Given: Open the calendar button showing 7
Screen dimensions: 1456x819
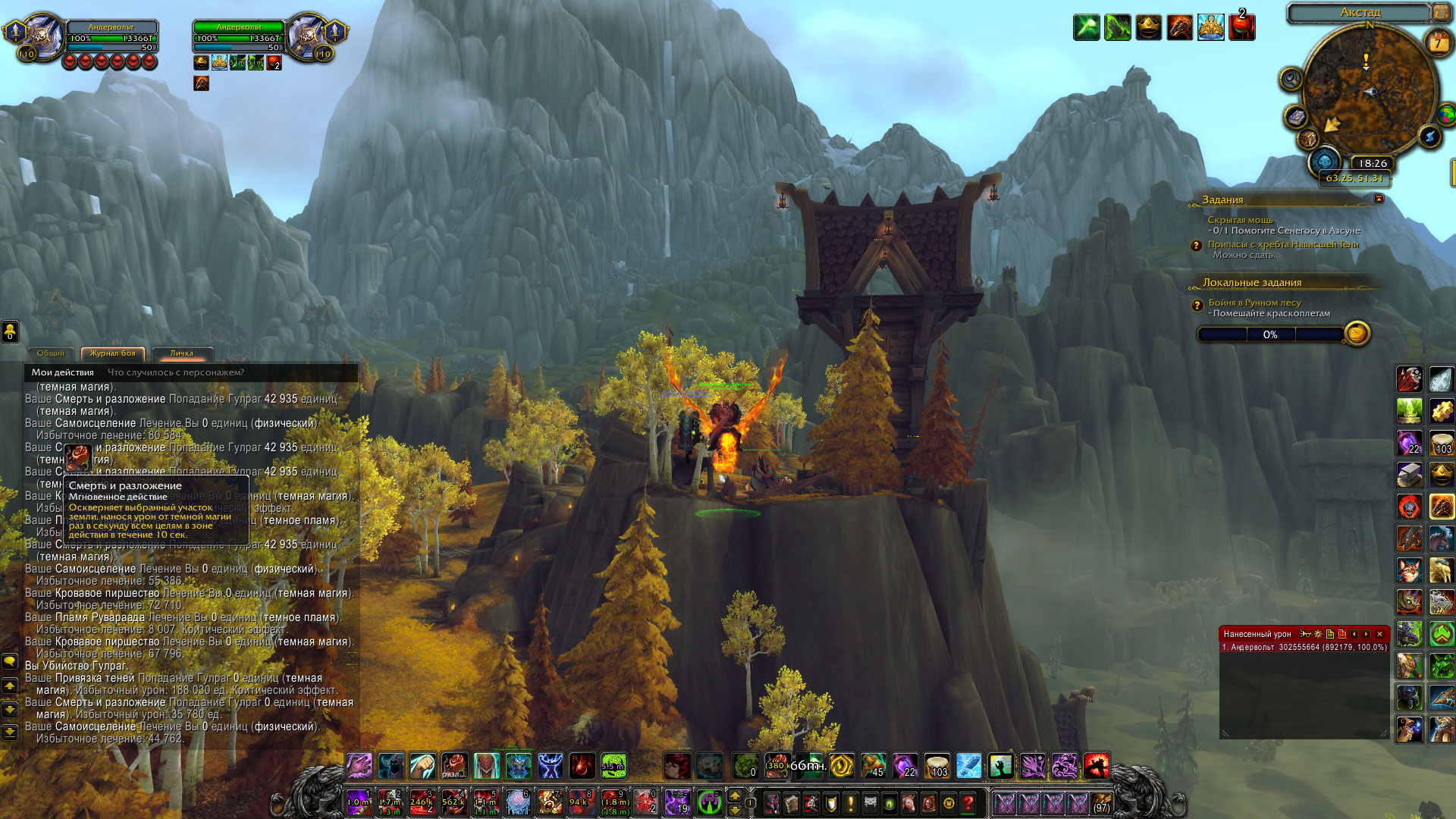Looking at the screenshot, I should 1437,43.
